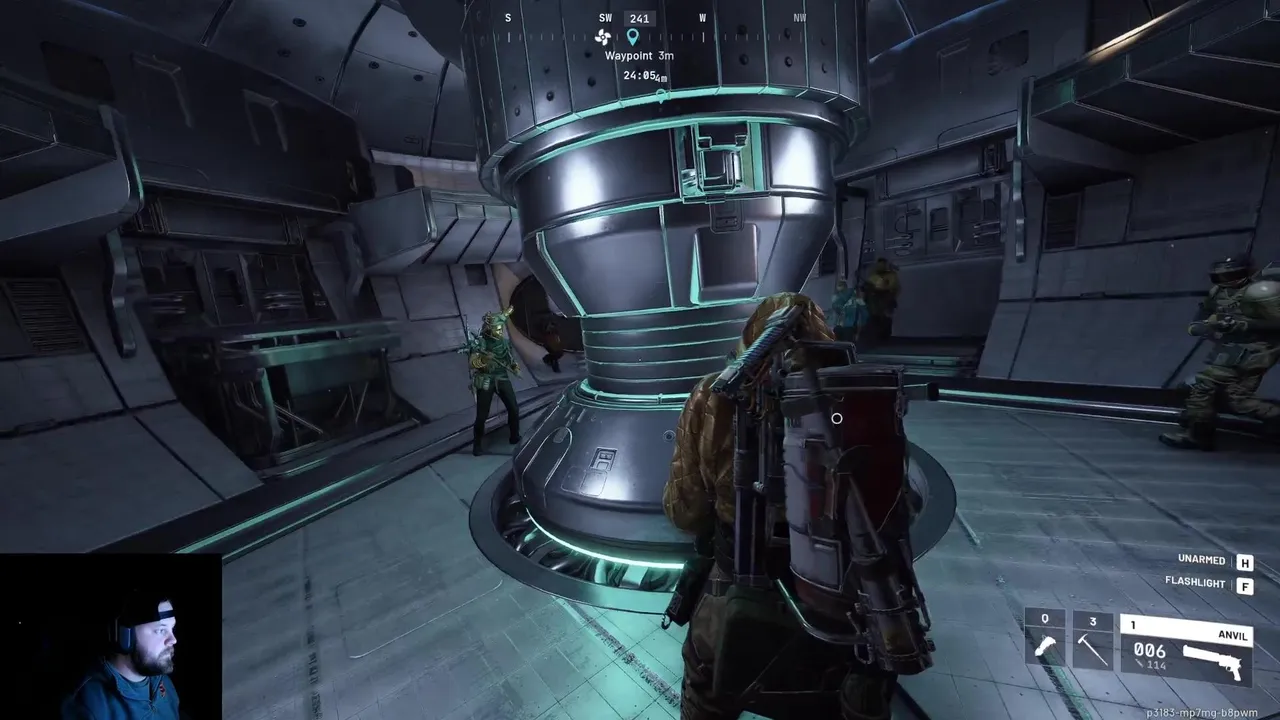Click the streamer webcam overlay
The height and width of the screenshot is (720, 1280).
[110, 637]
